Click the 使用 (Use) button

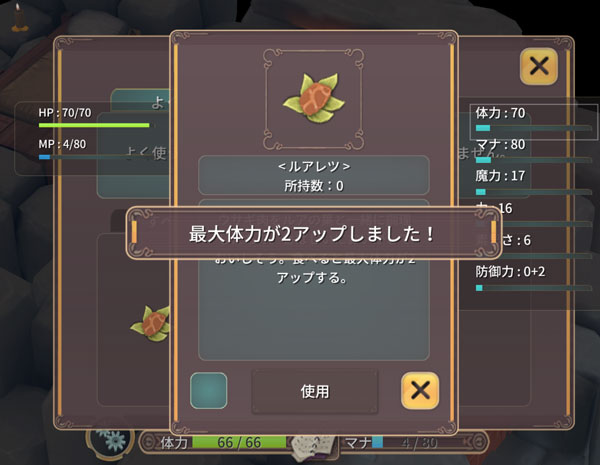[x=314, y=391]
